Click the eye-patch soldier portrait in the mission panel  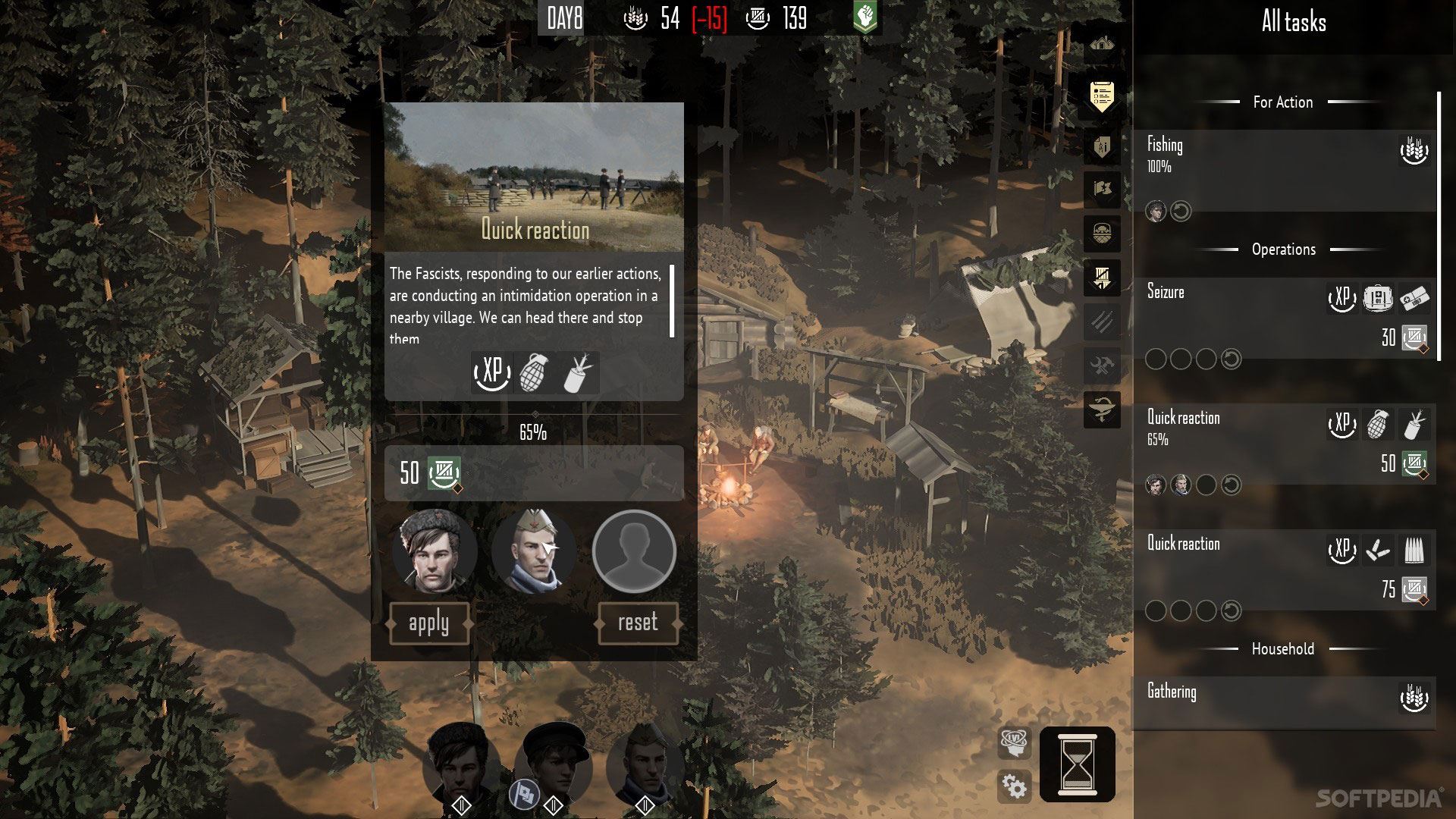click(x=533, y=551)
